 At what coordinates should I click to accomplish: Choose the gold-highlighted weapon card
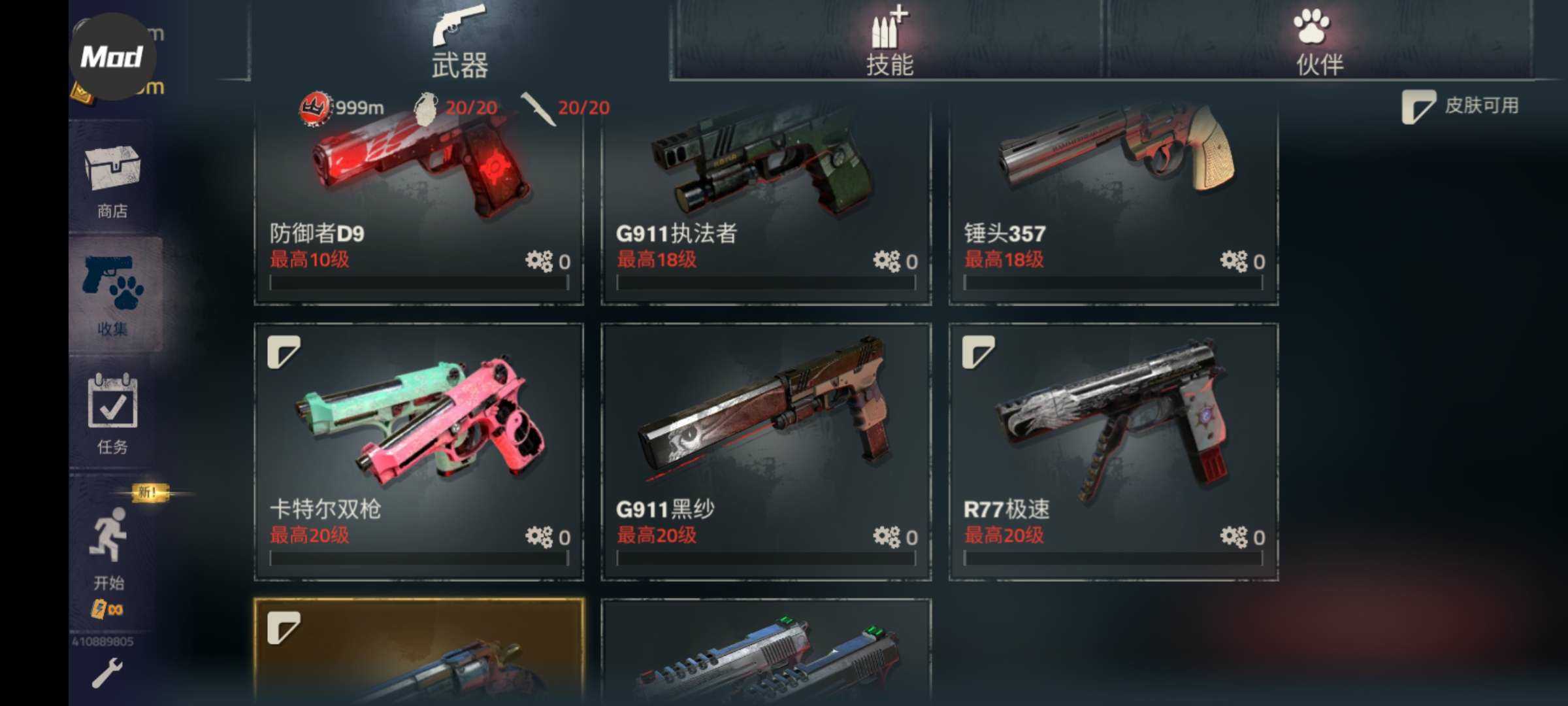(x=419, y=654)
